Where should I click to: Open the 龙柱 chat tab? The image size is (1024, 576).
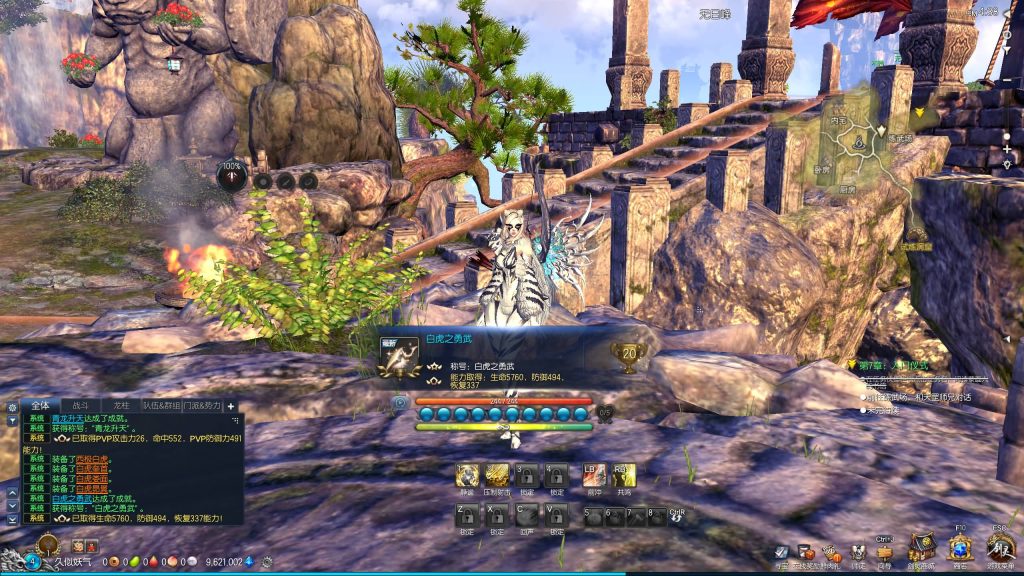pyautogui.click(x=121, y=405)
